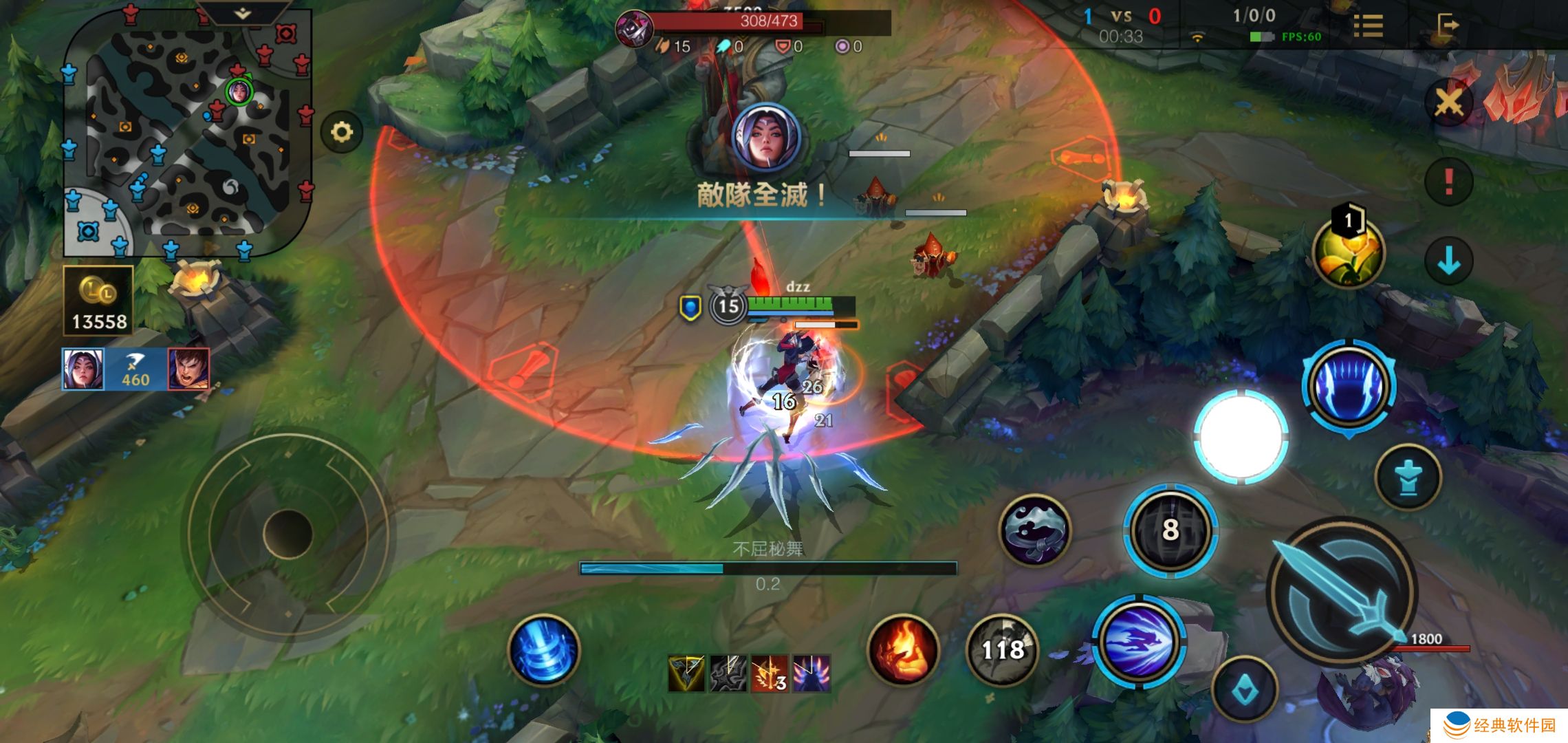Open the shop via the gold coin button

click(98, 301)
